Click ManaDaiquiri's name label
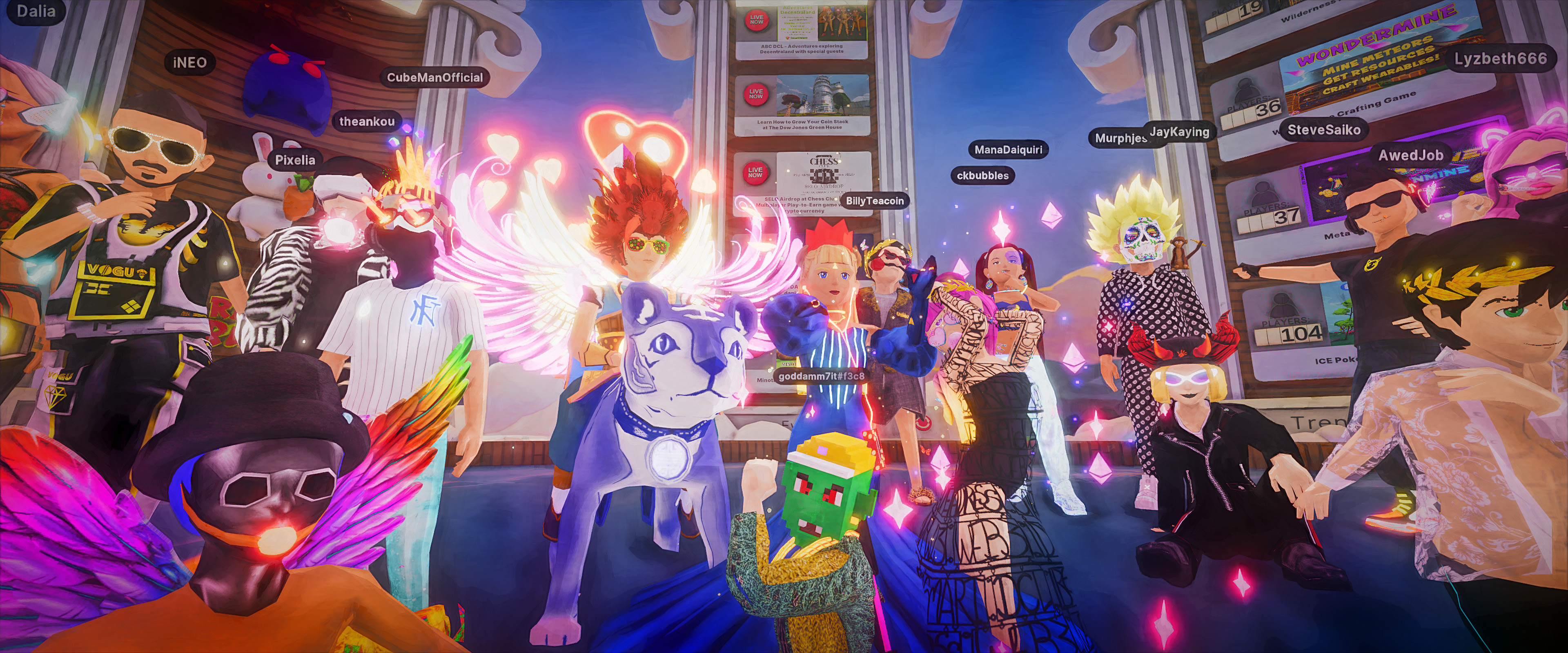Screen dimensions: 1568x653 coord(1008,150)
